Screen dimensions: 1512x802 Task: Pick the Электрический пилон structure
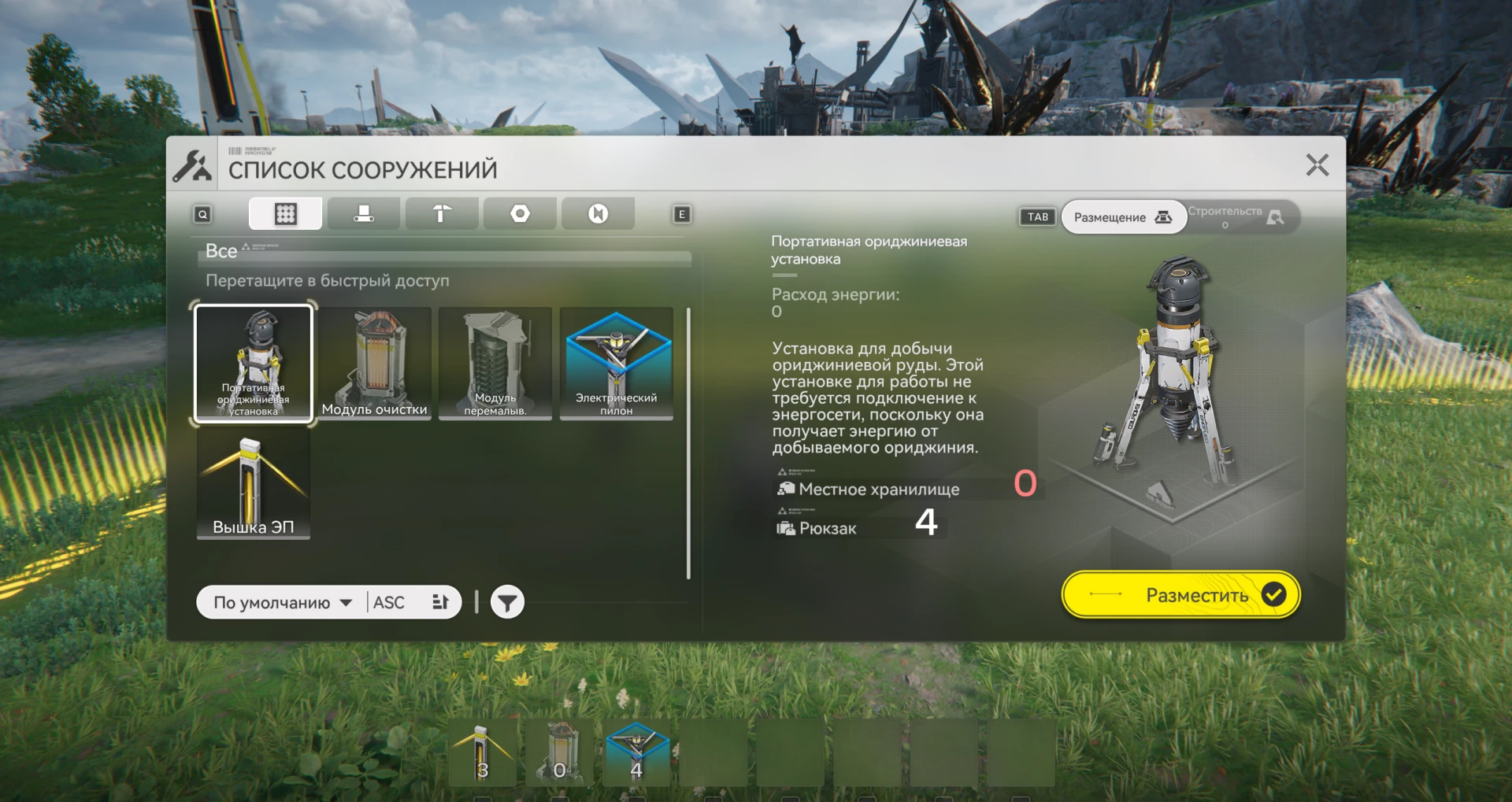click(617, 364)
